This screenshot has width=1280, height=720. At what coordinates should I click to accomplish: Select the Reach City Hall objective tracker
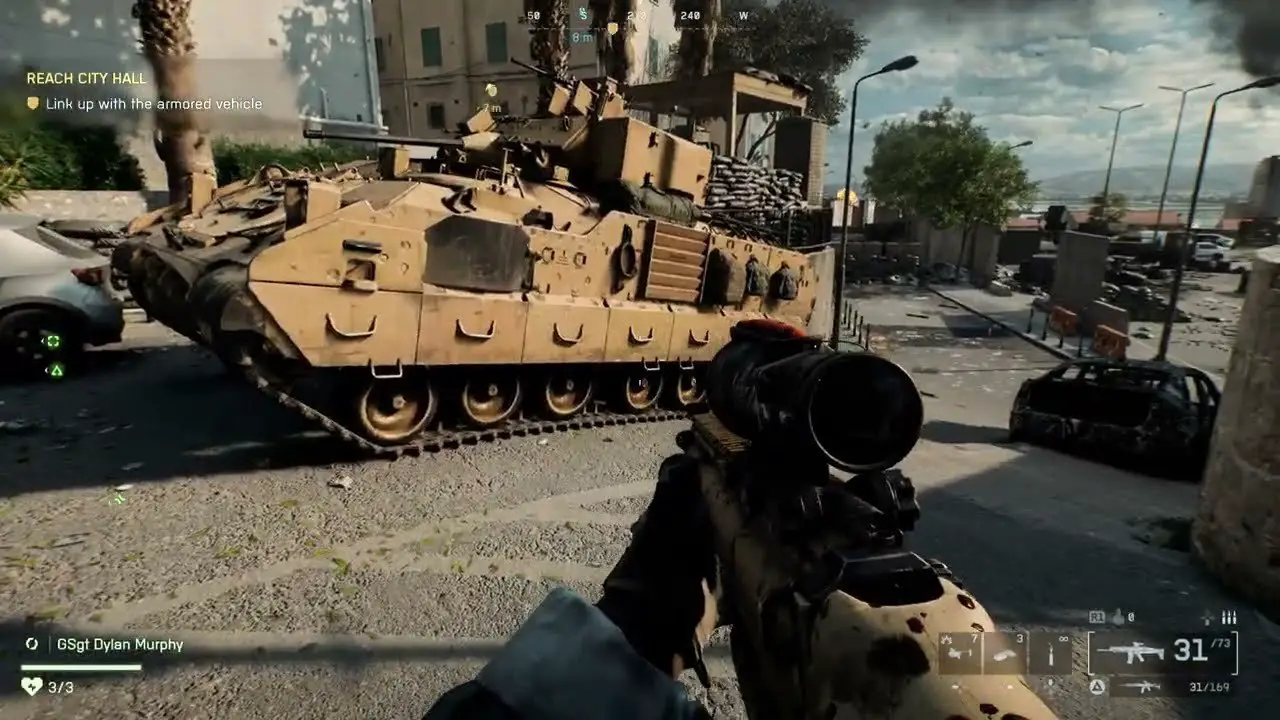(86, 78)
